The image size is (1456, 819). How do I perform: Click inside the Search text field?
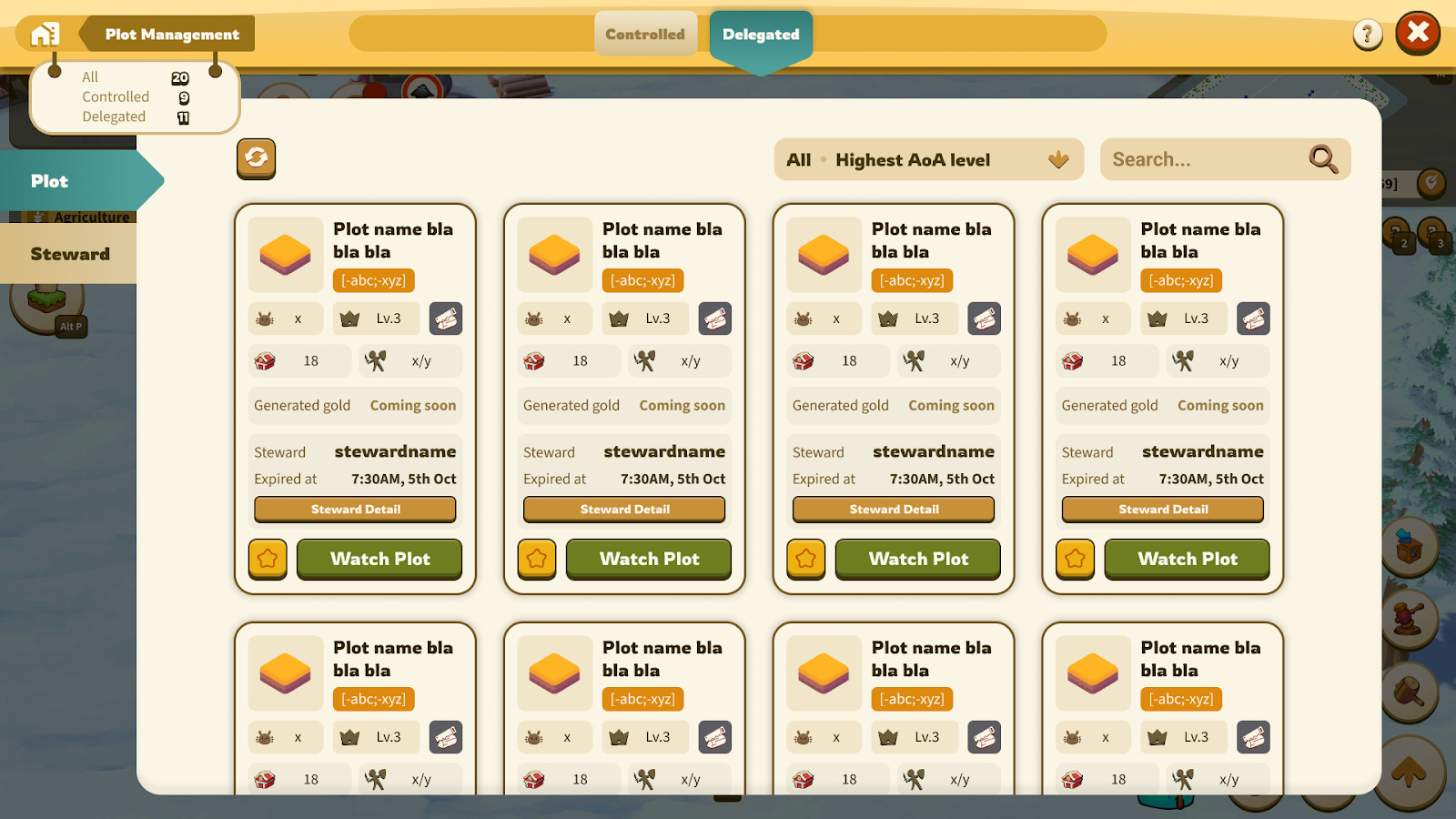tap(1201, 159)
